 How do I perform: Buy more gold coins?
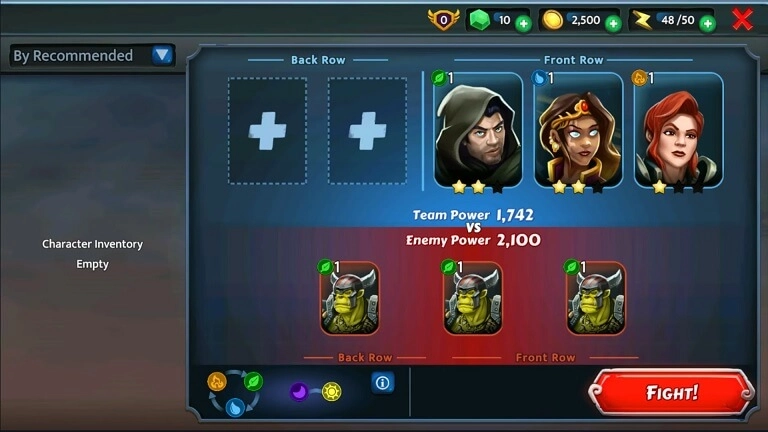[613, 22]
